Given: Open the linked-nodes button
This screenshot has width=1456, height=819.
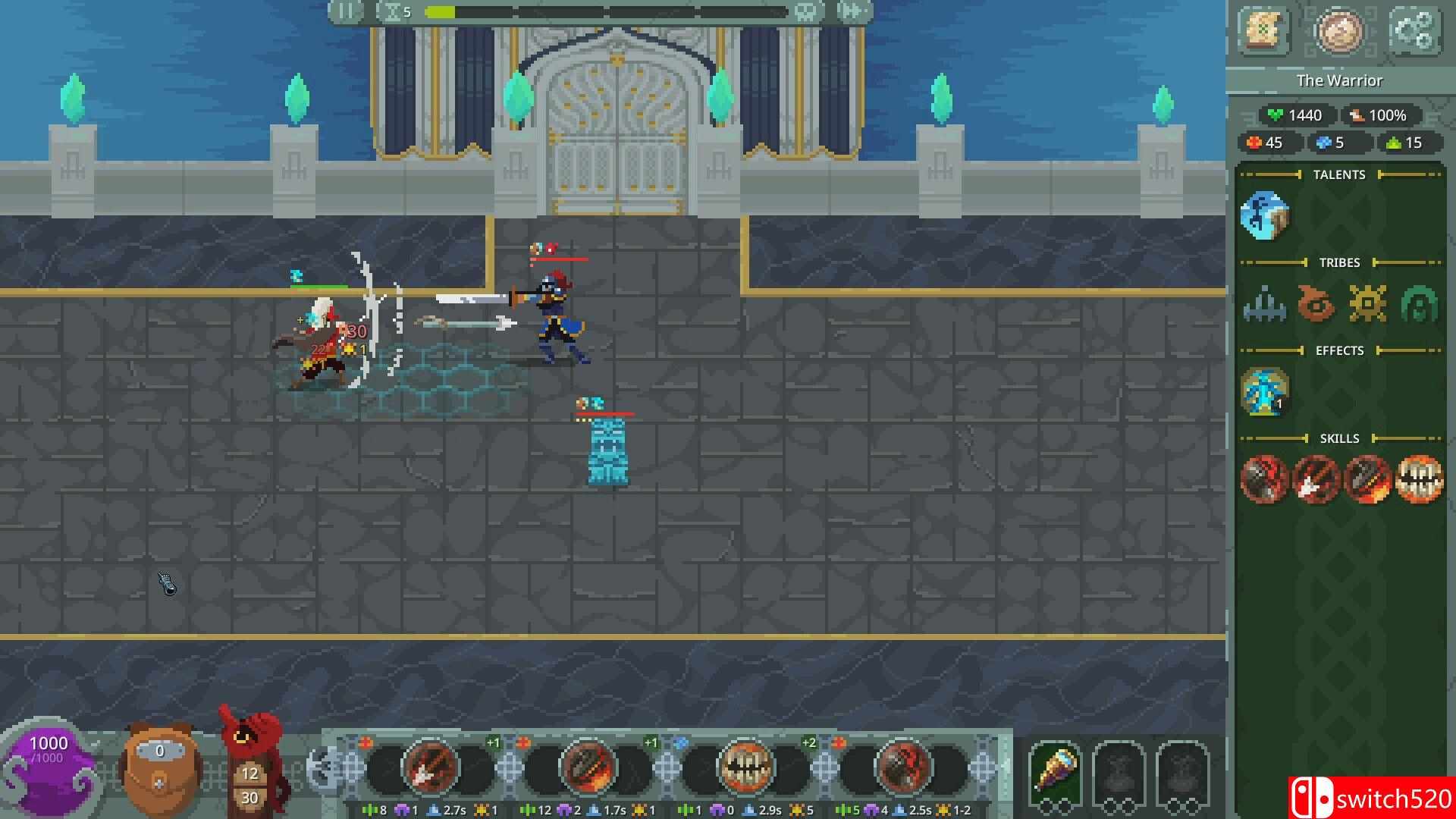Looking at the screenshot, I should click(x=1414, y=31).
